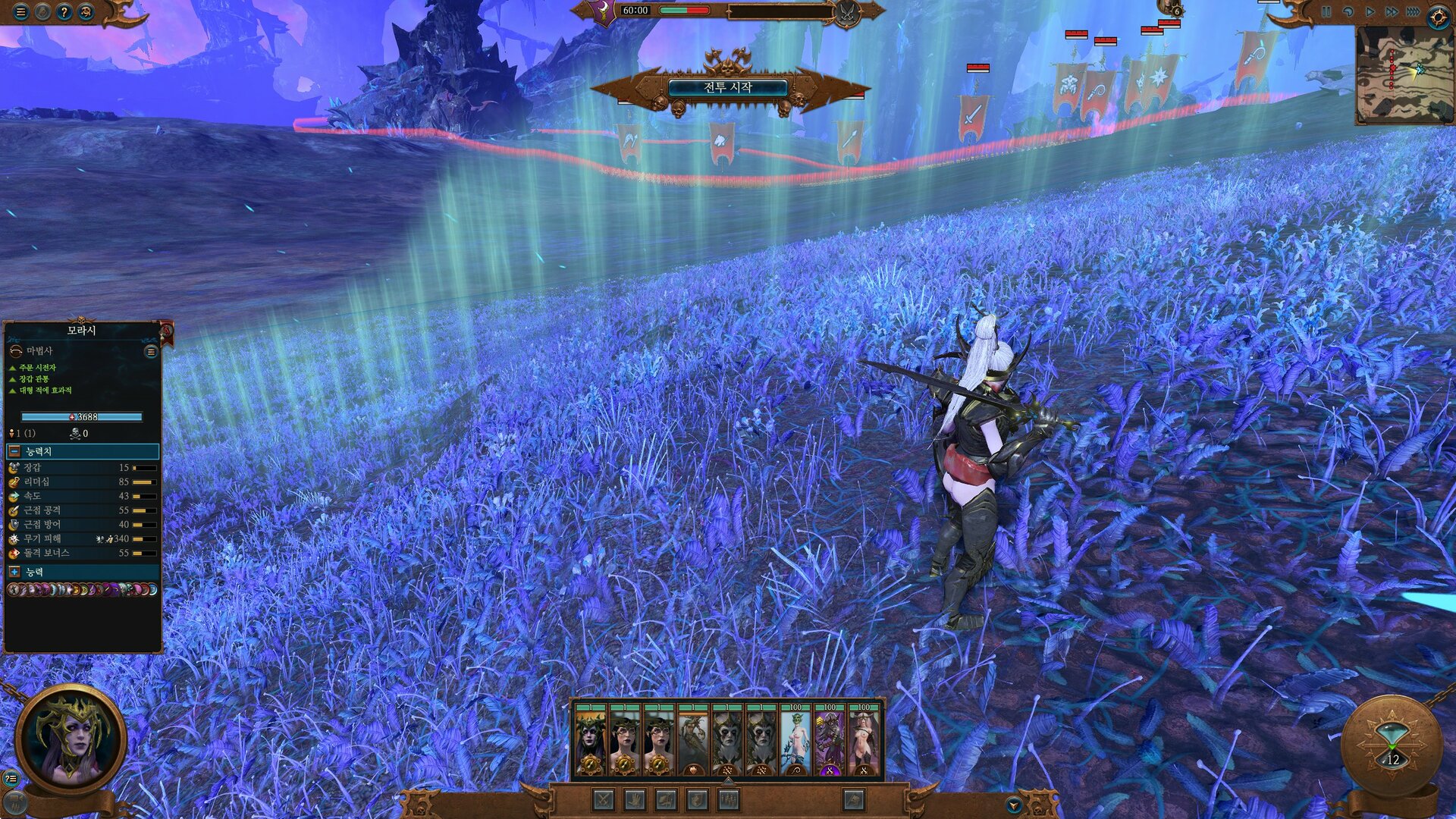Select Morathi's unit card in the army bar
The height and width of the screenshot is (819, 1456).
point(590,741)
